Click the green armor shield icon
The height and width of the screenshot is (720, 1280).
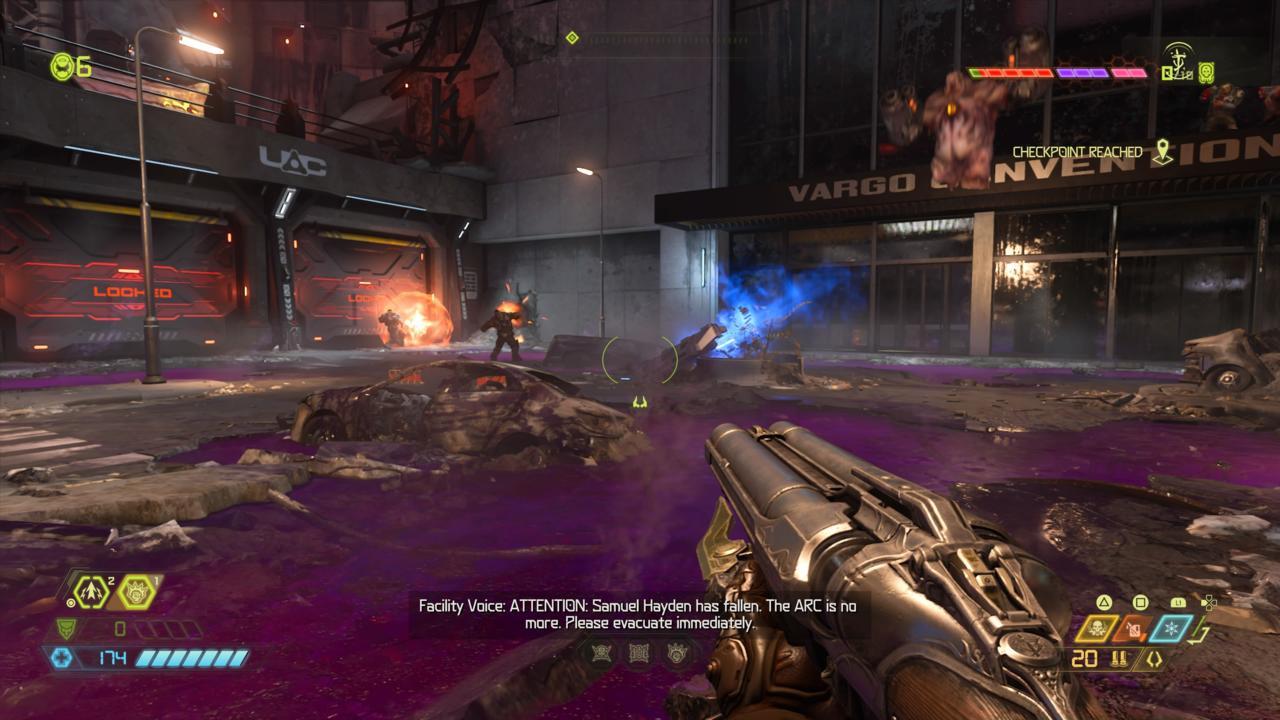tap(64, 629)
